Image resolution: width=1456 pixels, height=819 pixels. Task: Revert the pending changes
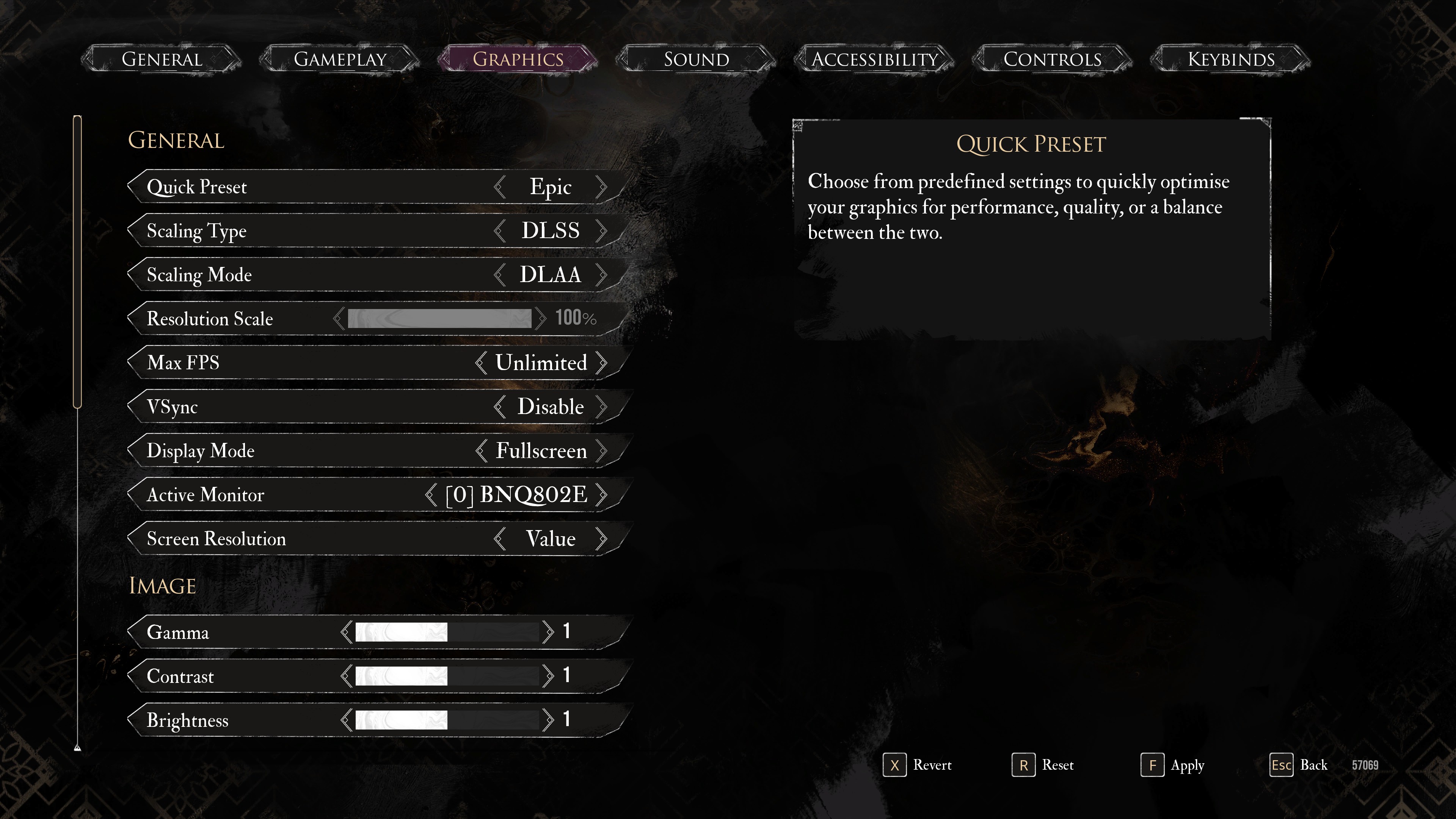pos(917,765)
